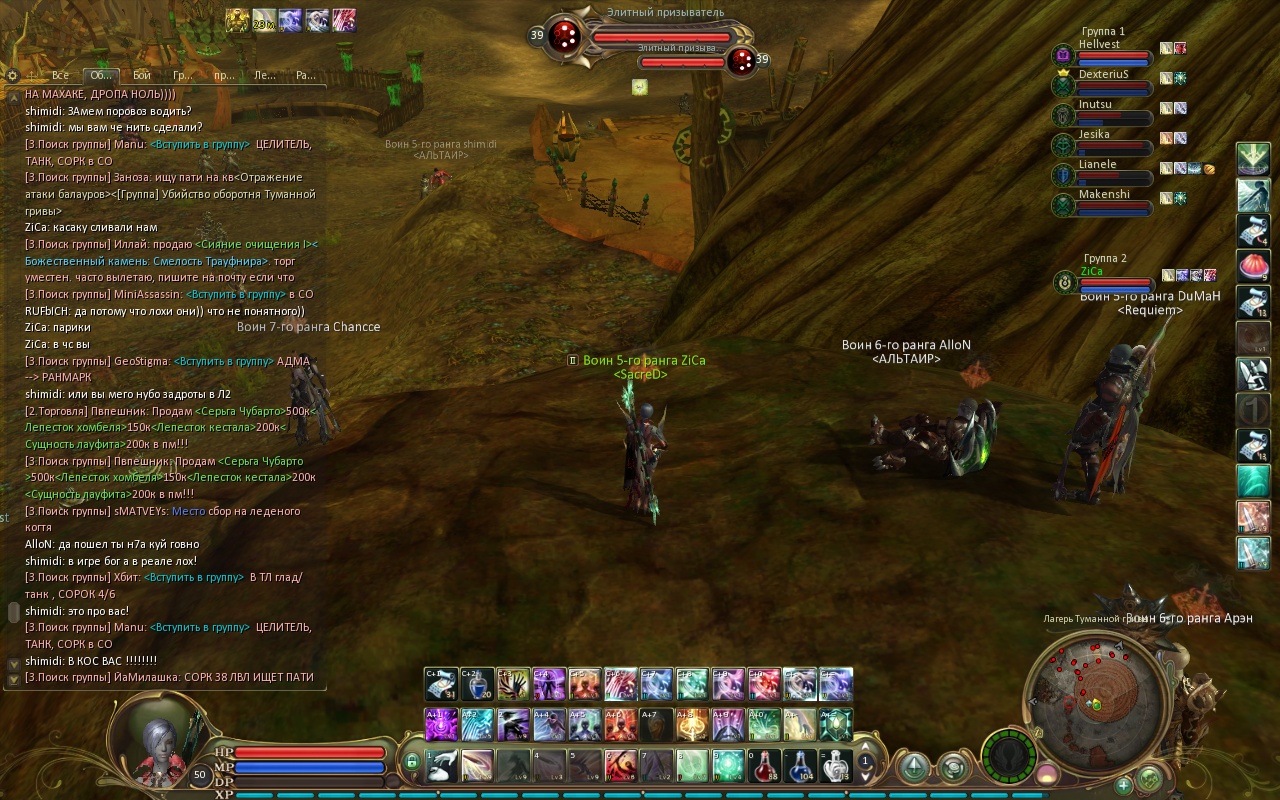Use the red jelly food item
The height and width of the screenshot is (800, 1280).
point(1253,265)
